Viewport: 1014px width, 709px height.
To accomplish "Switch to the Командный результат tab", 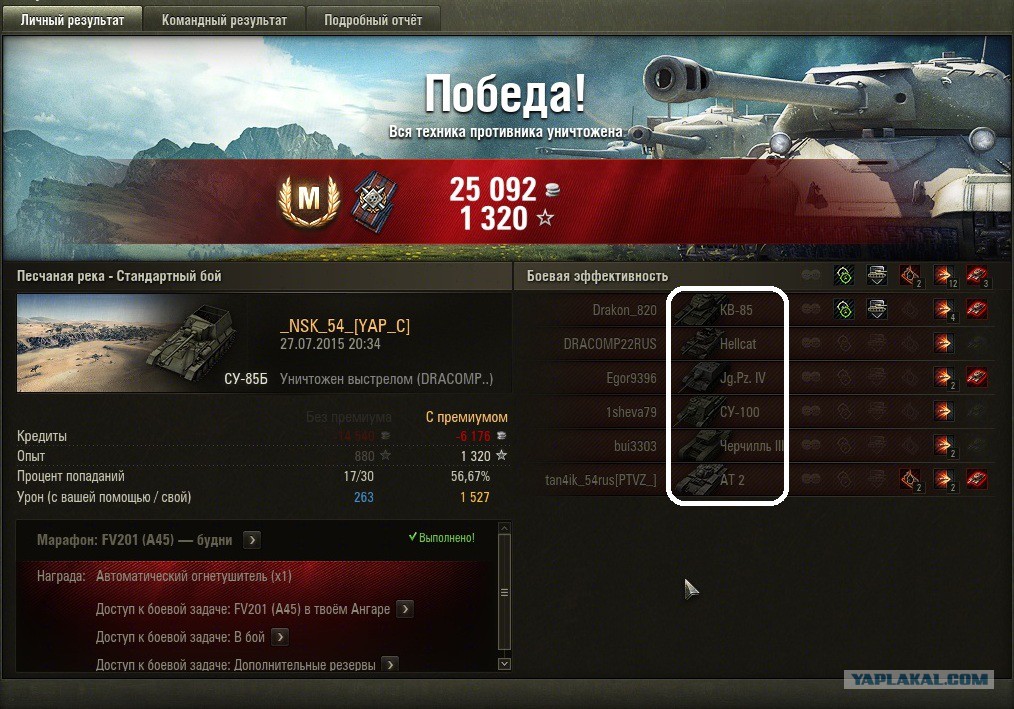I will coord(224,20).
